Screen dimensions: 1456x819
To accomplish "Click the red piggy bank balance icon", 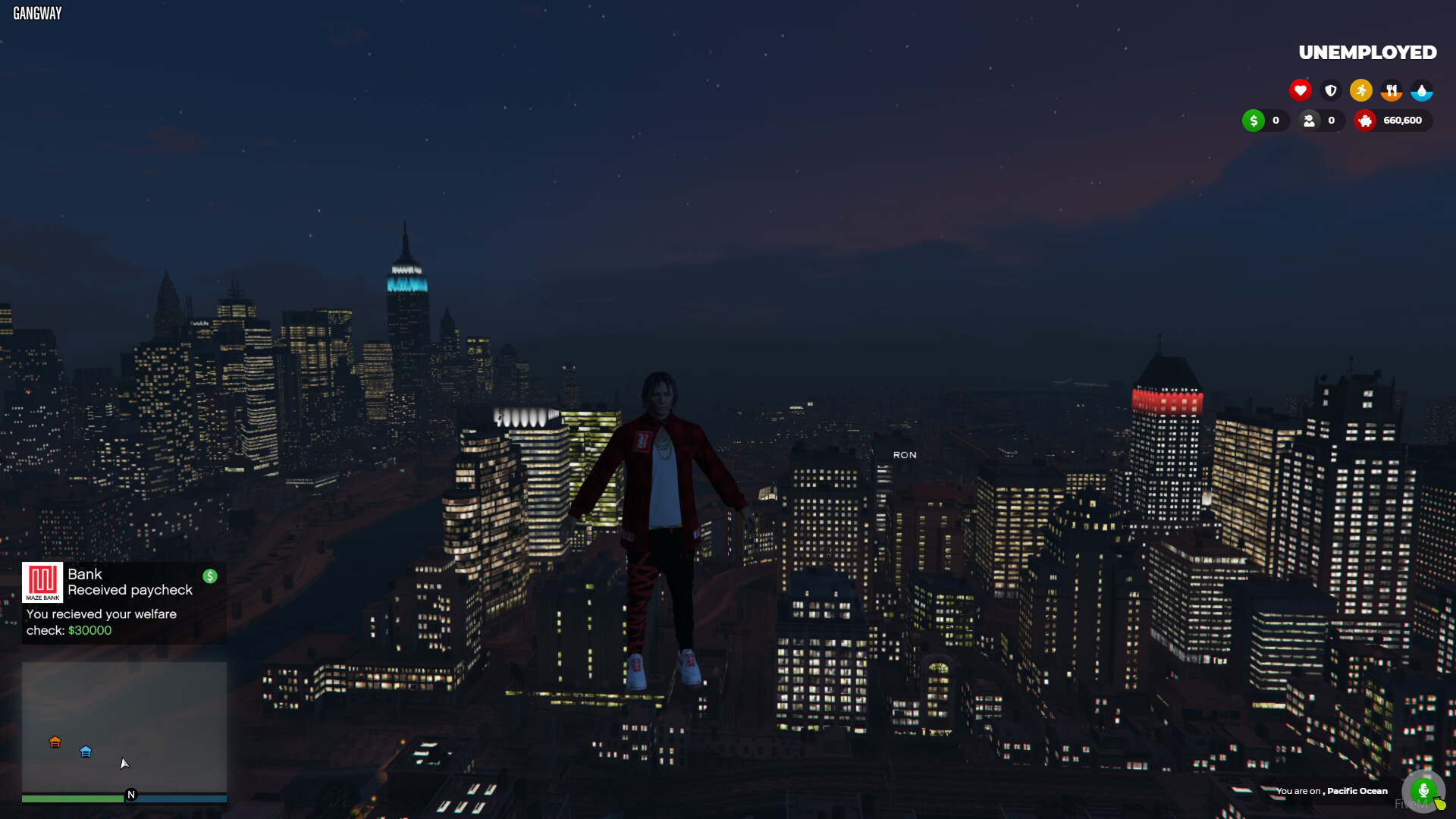I will 1366,121.
